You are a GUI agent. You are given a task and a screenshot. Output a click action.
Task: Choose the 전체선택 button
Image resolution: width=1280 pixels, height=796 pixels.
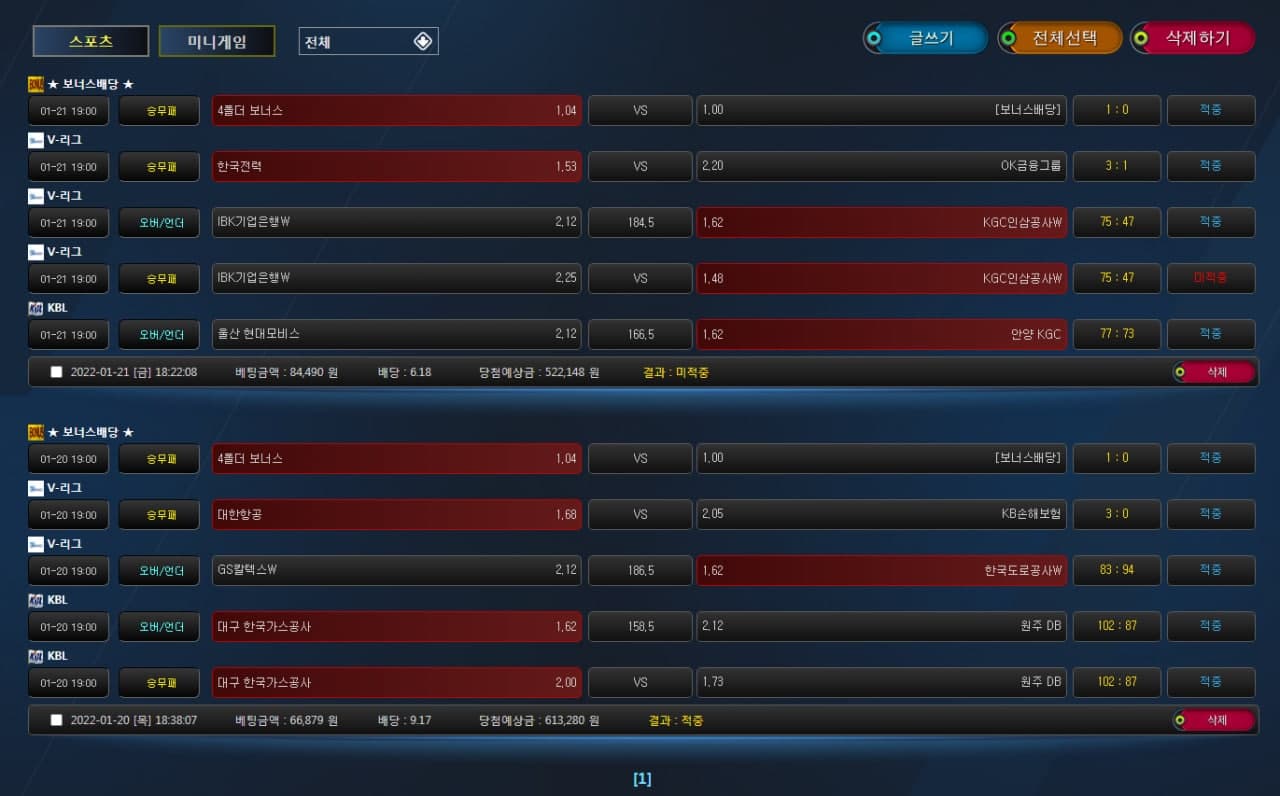pyautogui.click(x=1060, y=38)
